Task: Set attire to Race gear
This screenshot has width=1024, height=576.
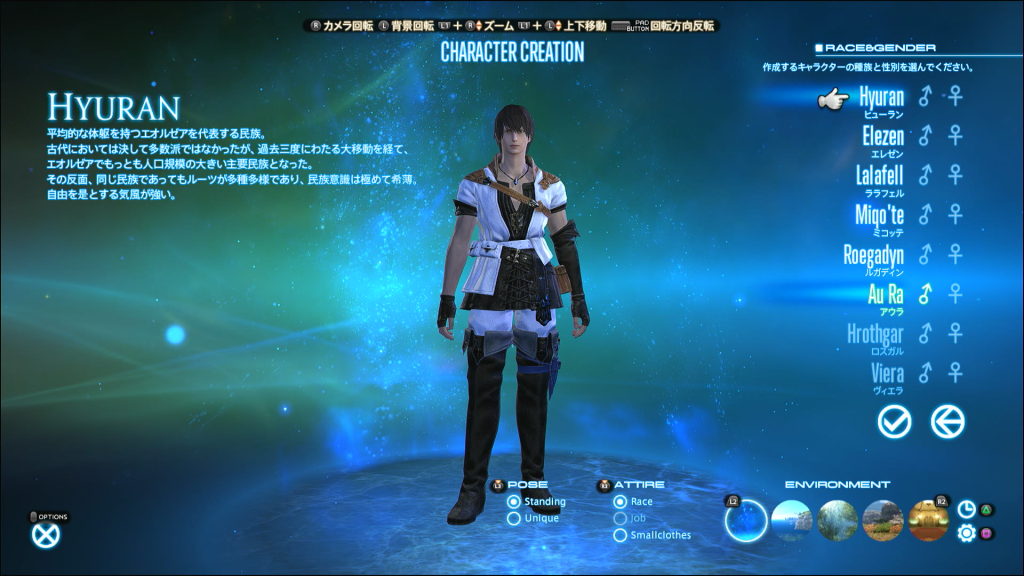Action: click(x=621, y=502)
